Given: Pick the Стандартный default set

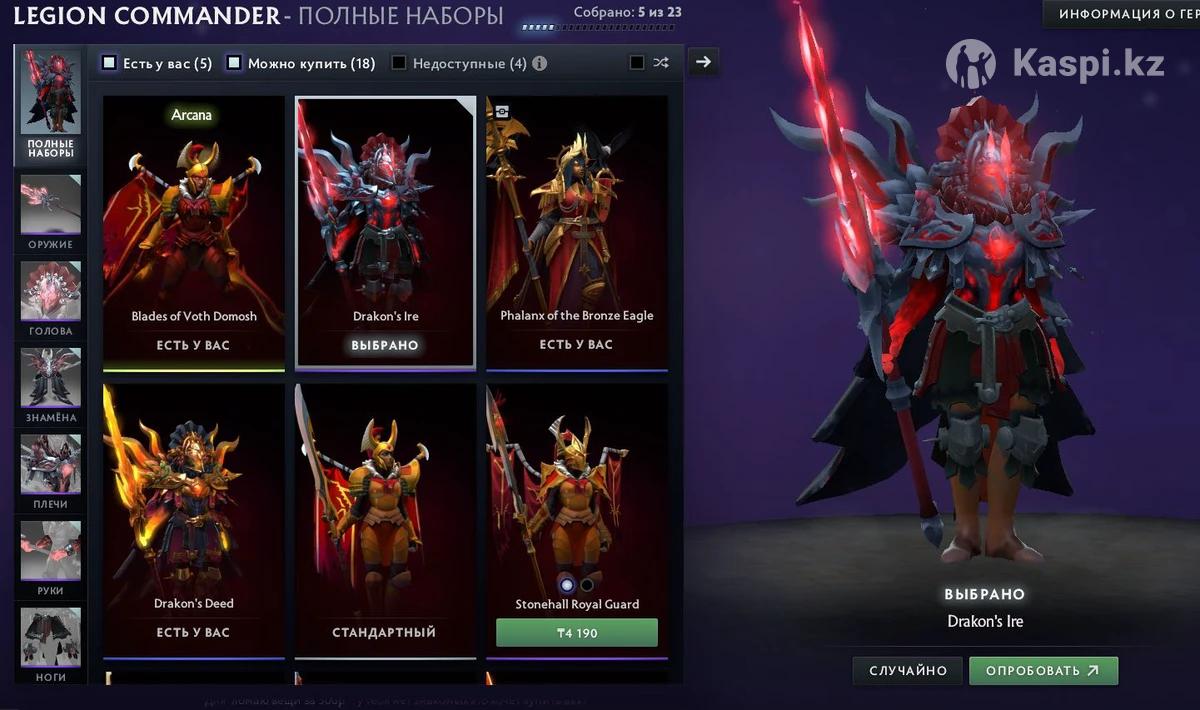Looking at the screenshot, I should [385, 520].
